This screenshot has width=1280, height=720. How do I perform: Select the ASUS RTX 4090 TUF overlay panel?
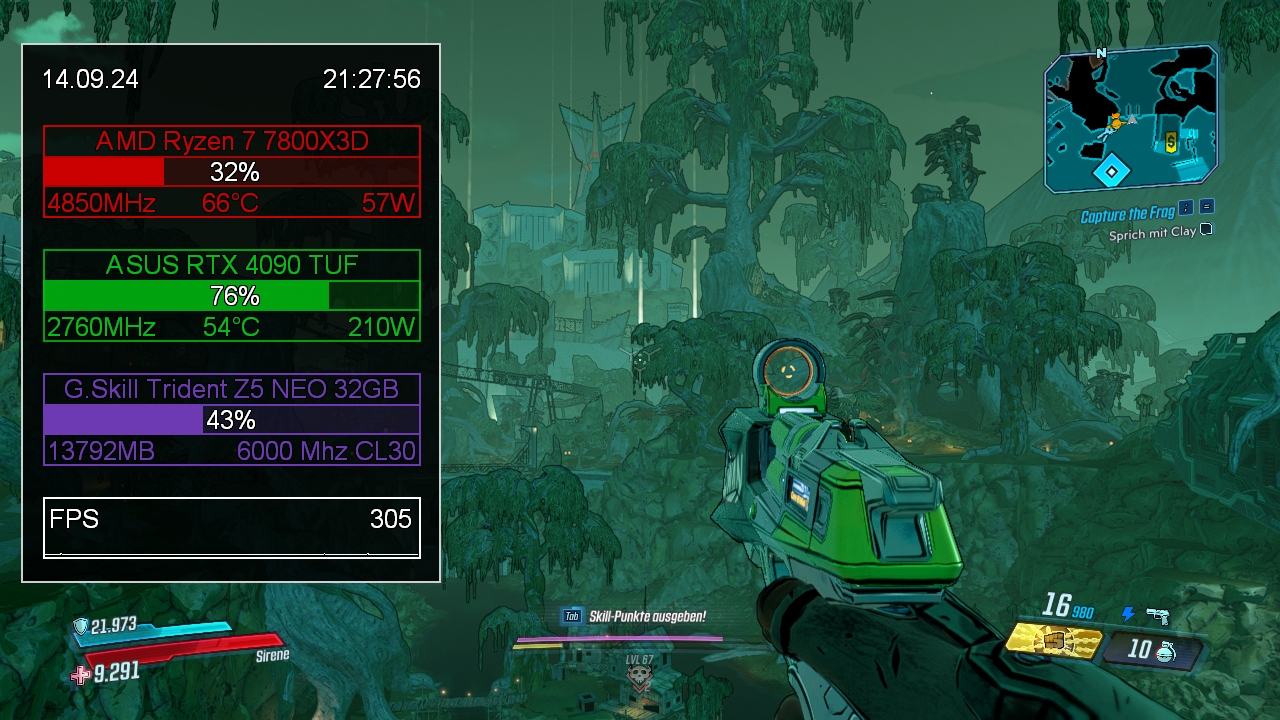232,296
